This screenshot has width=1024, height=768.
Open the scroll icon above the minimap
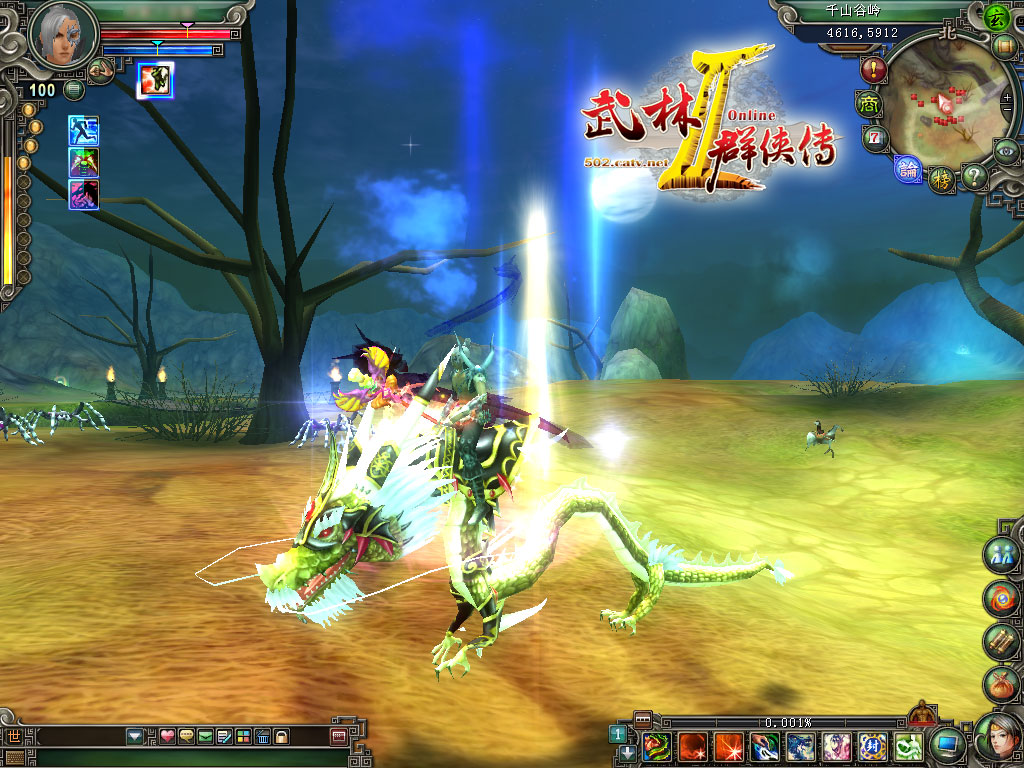[x=1004, y=47]
